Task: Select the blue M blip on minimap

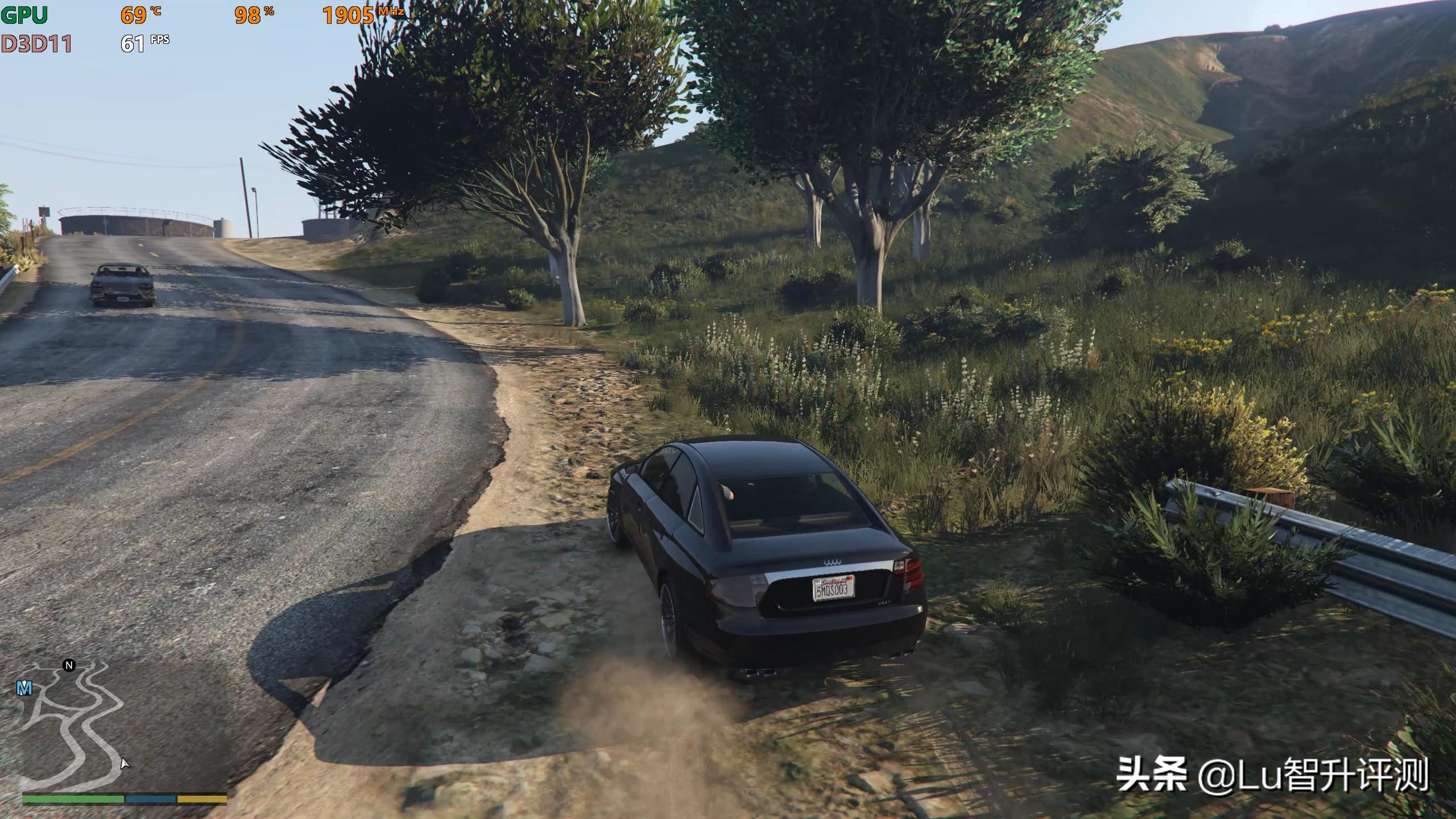Action: click(x=24, y=689)
